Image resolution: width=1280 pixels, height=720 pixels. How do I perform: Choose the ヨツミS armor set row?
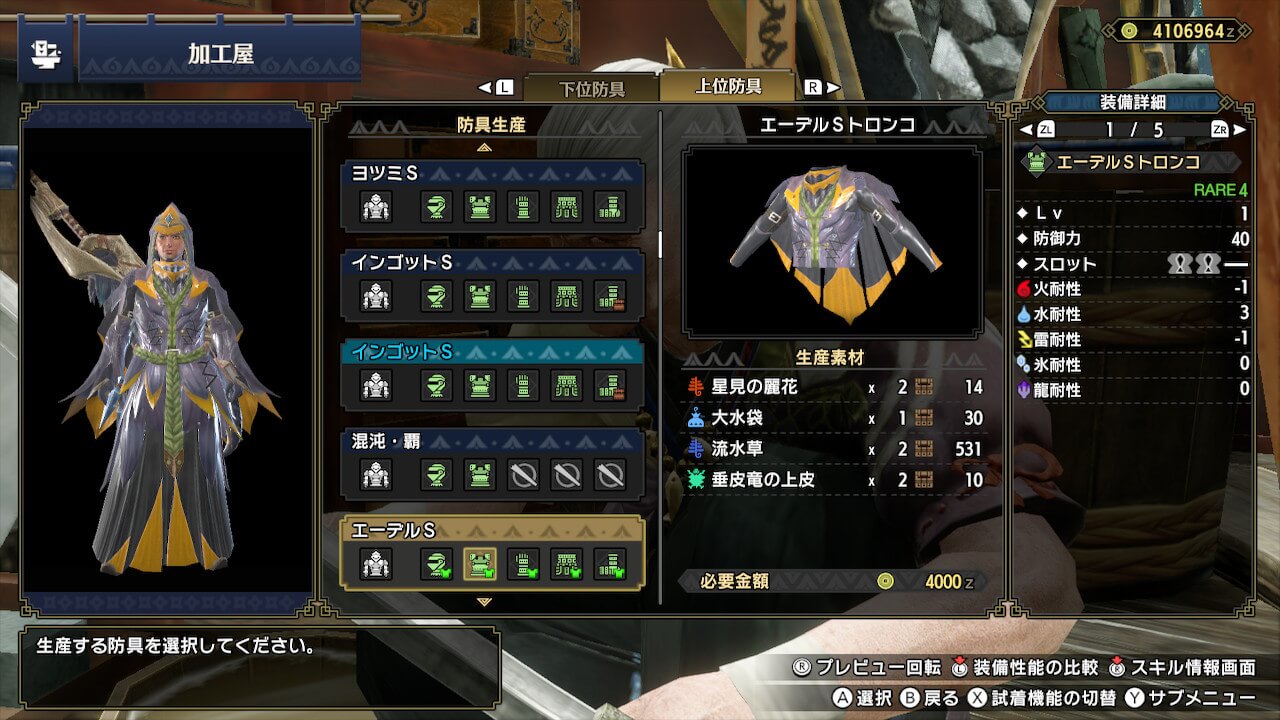pyautogui.click(x=492, y=196)
